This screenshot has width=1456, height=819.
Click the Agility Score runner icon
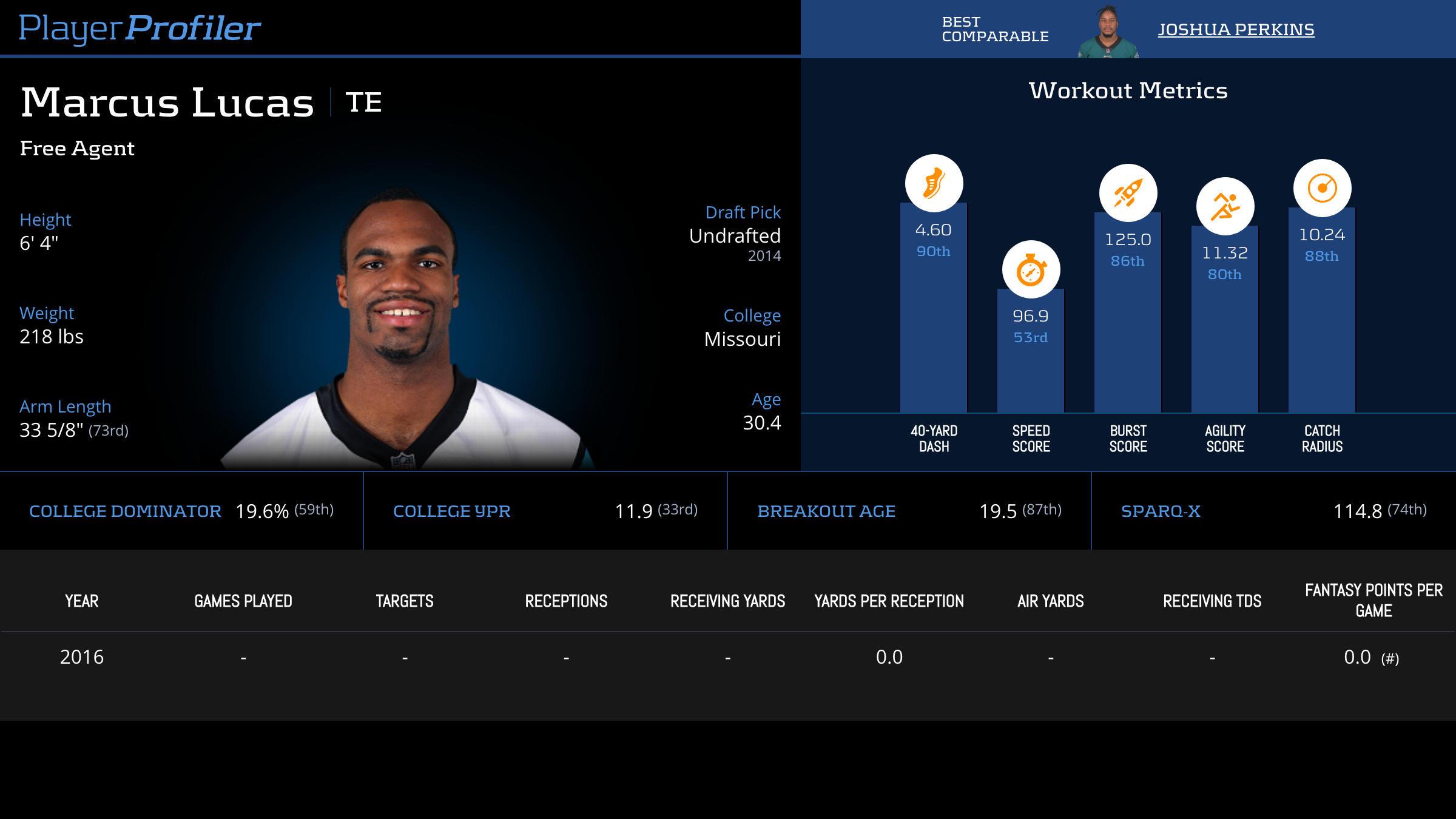coord(1225,206)
